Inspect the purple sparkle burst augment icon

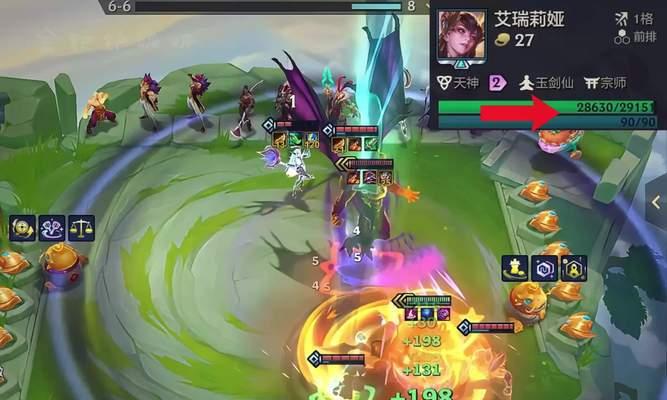(x=52, y=228)
